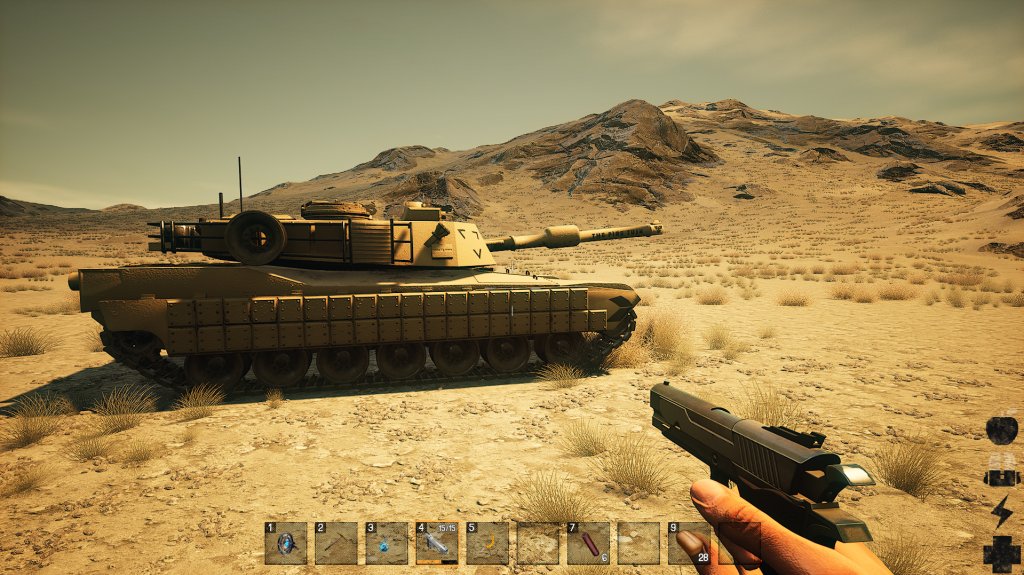Select hotbar slot 9 with 28 count
This screenshot has height=575, width=1024.
tap(688, 543)
